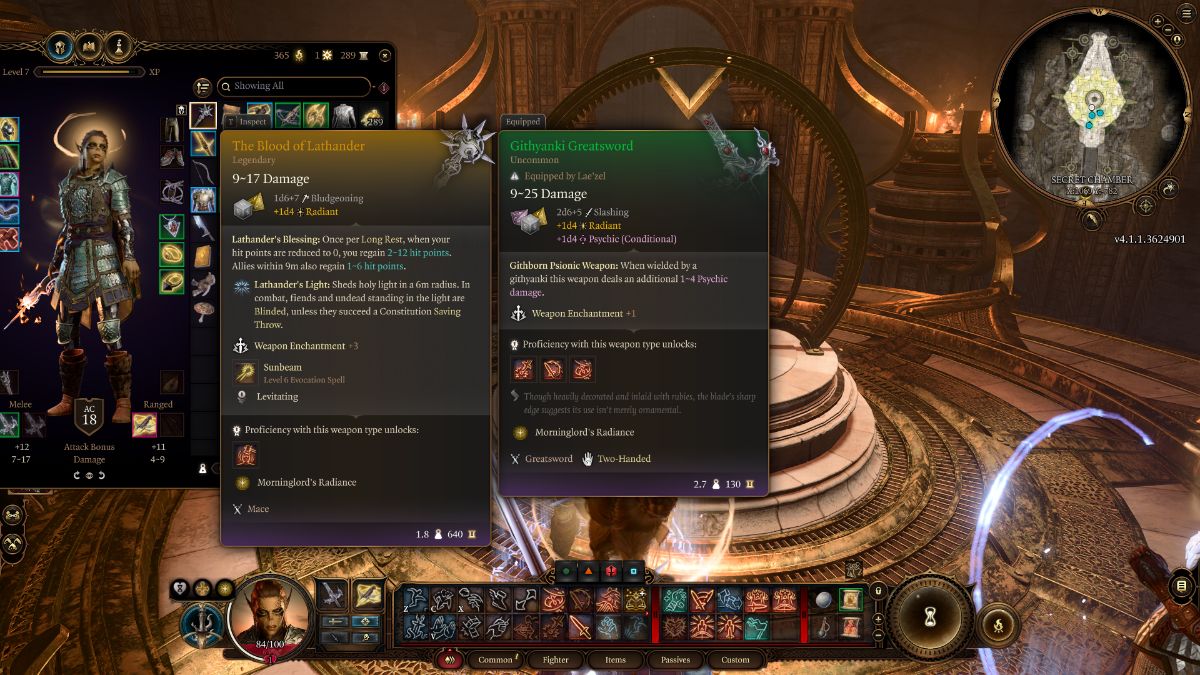This screenshot has width=1200, height=675.
Task: Click the hourglass end turn button
Action: coord(930,619)
